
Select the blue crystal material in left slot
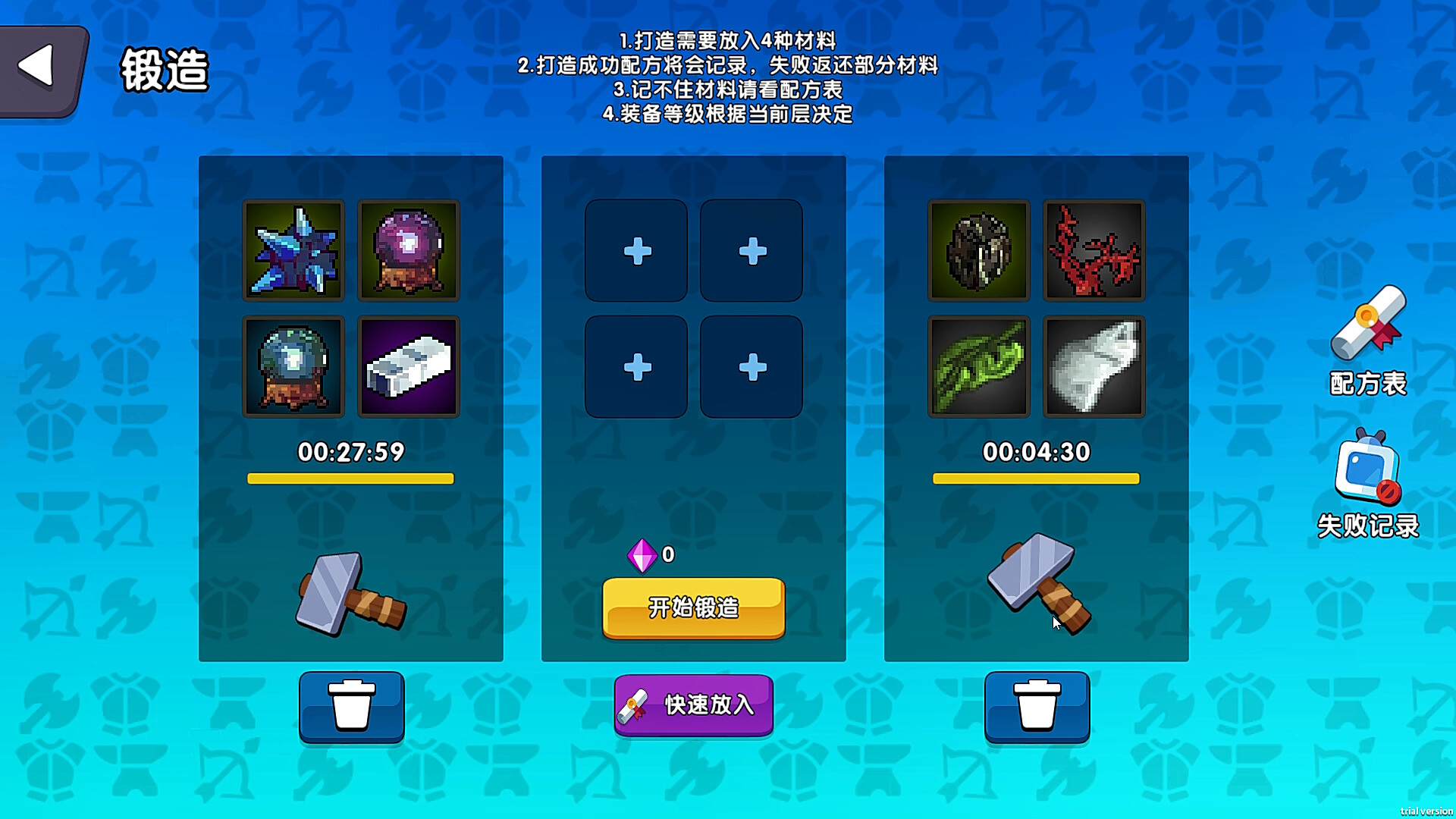[293, 250]
